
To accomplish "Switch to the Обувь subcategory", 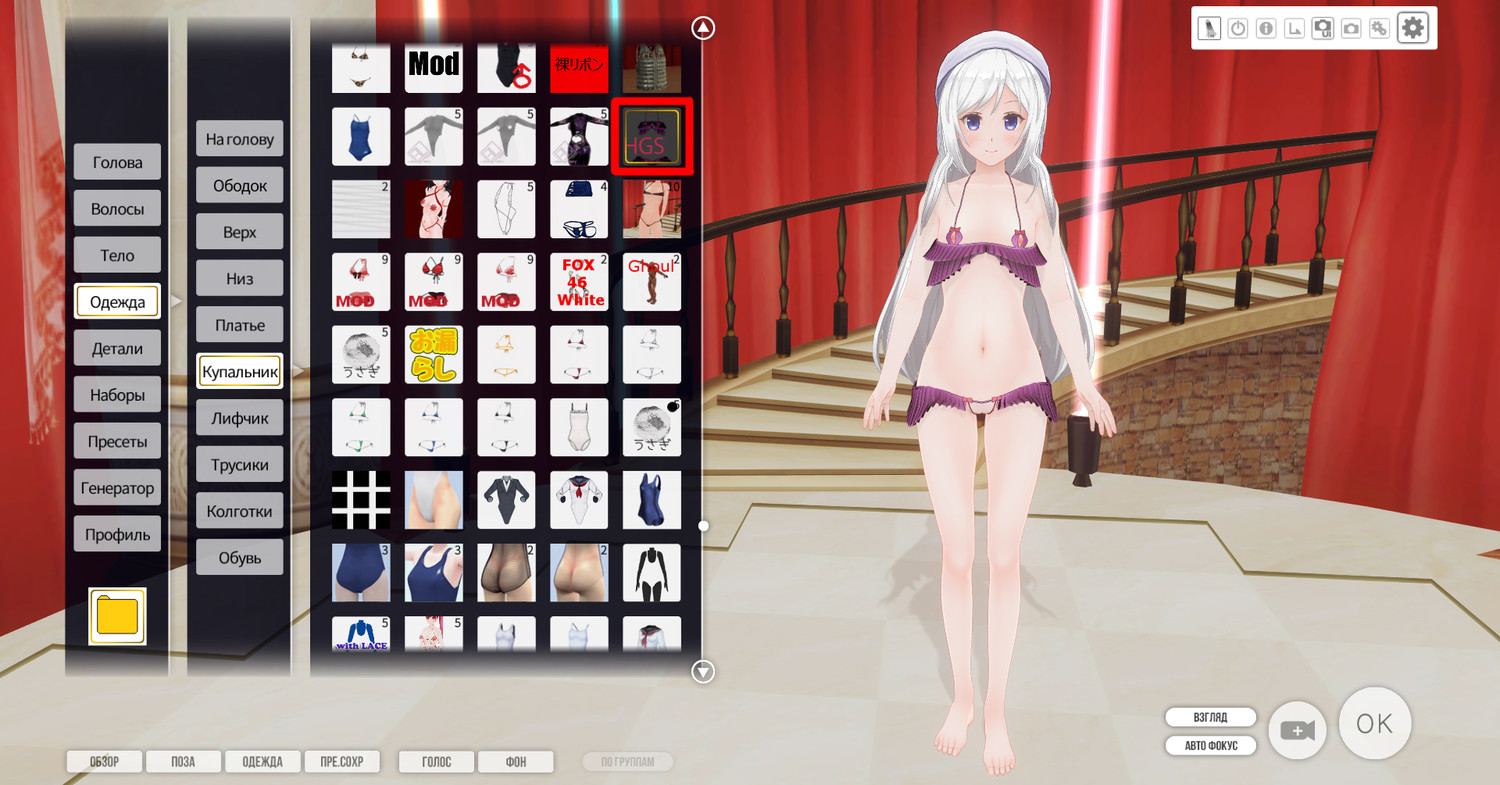I will click(x=239, y=557).
